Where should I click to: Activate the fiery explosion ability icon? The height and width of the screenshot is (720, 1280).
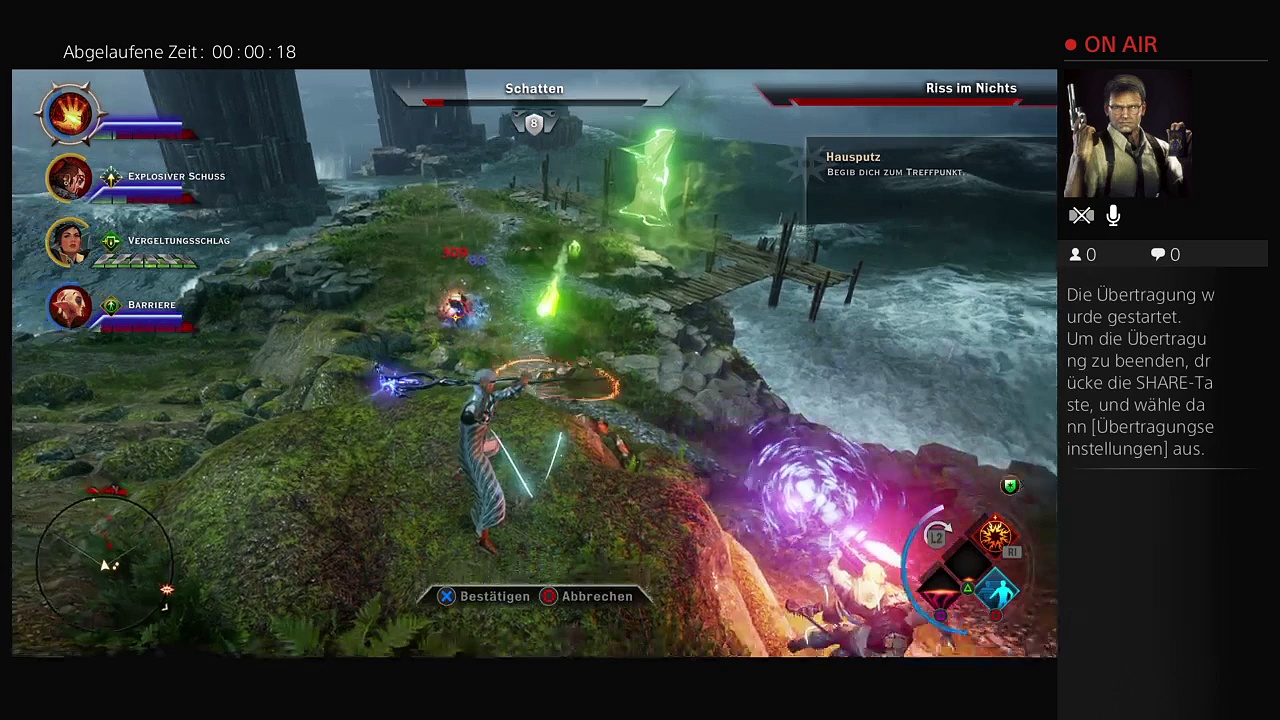tap(994, 537)
